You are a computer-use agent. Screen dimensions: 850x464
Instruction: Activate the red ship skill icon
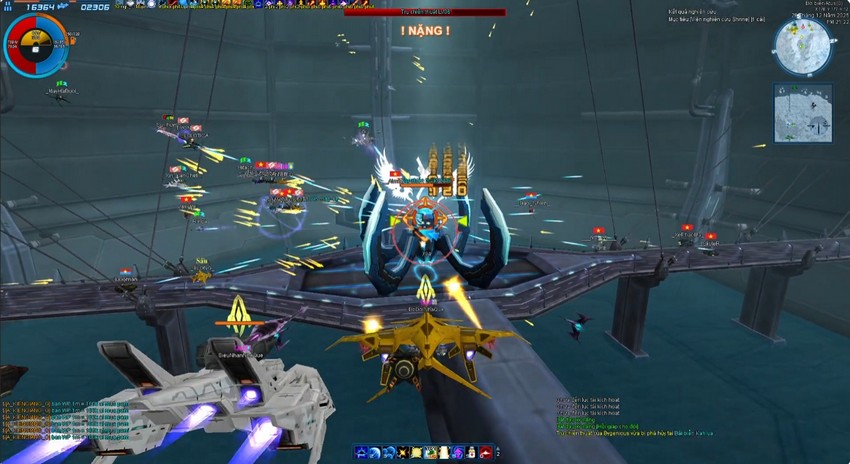[x=486, y=453]
